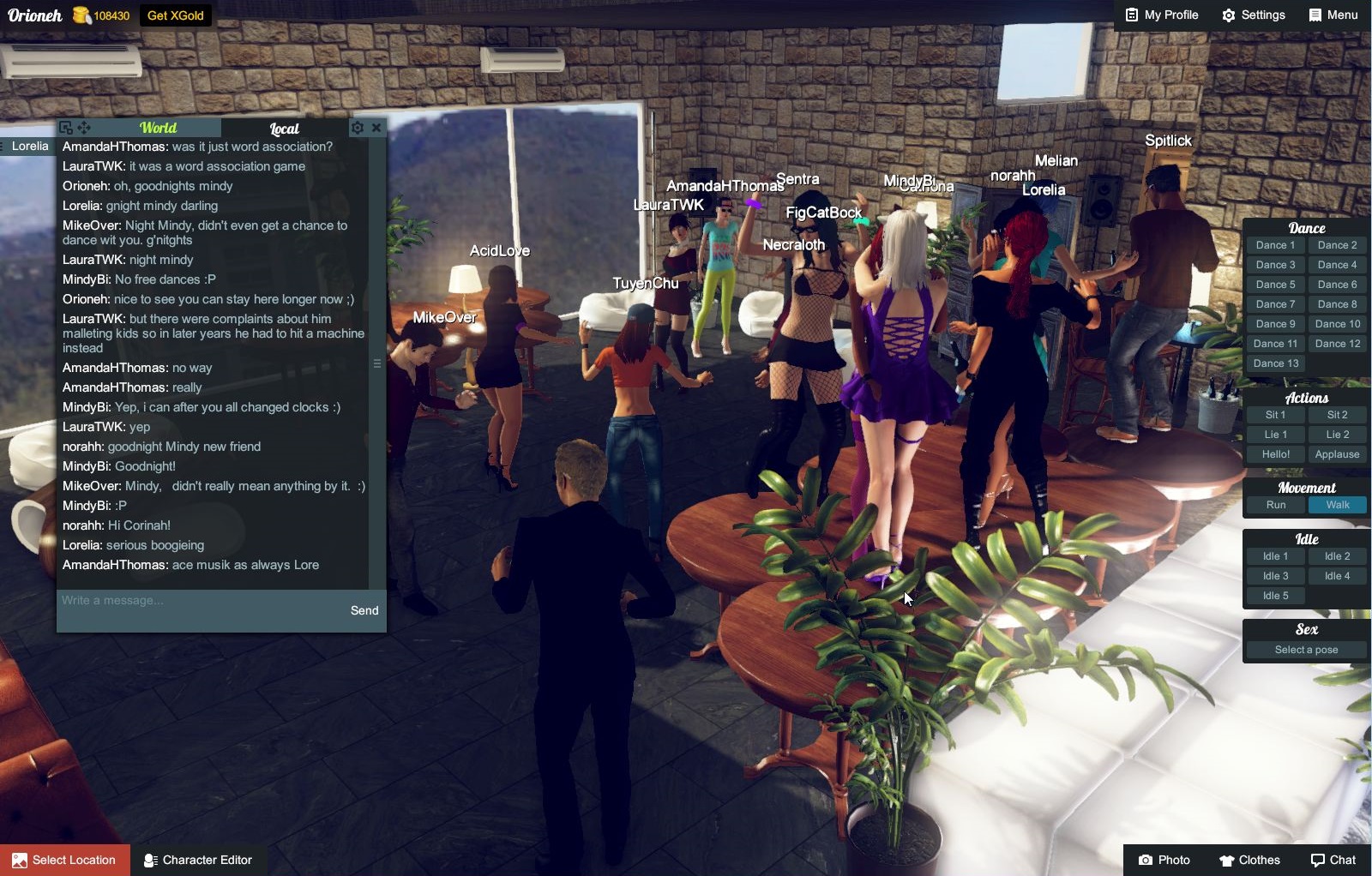The height and width of the screenshot is (876, 1372).
Task: Activate the Idle 3 pose
Action: [1275, 576]
